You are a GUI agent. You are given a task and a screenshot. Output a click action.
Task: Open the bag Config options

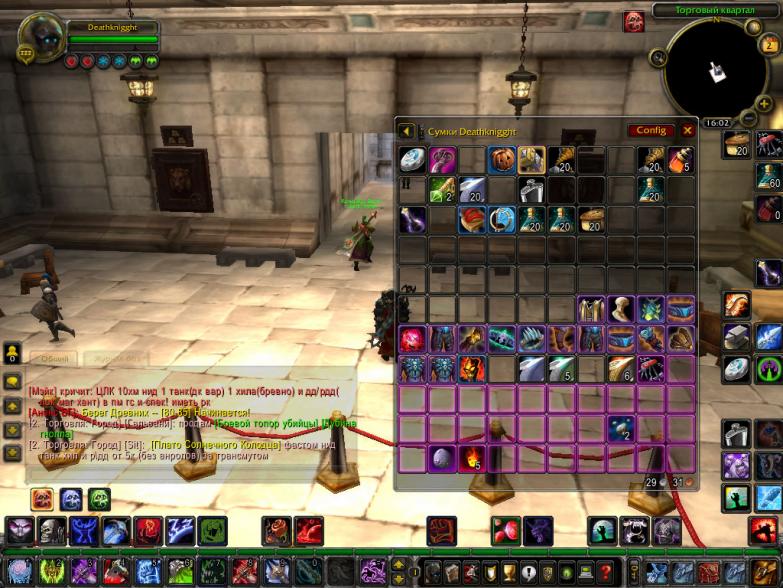pos(650,130)
